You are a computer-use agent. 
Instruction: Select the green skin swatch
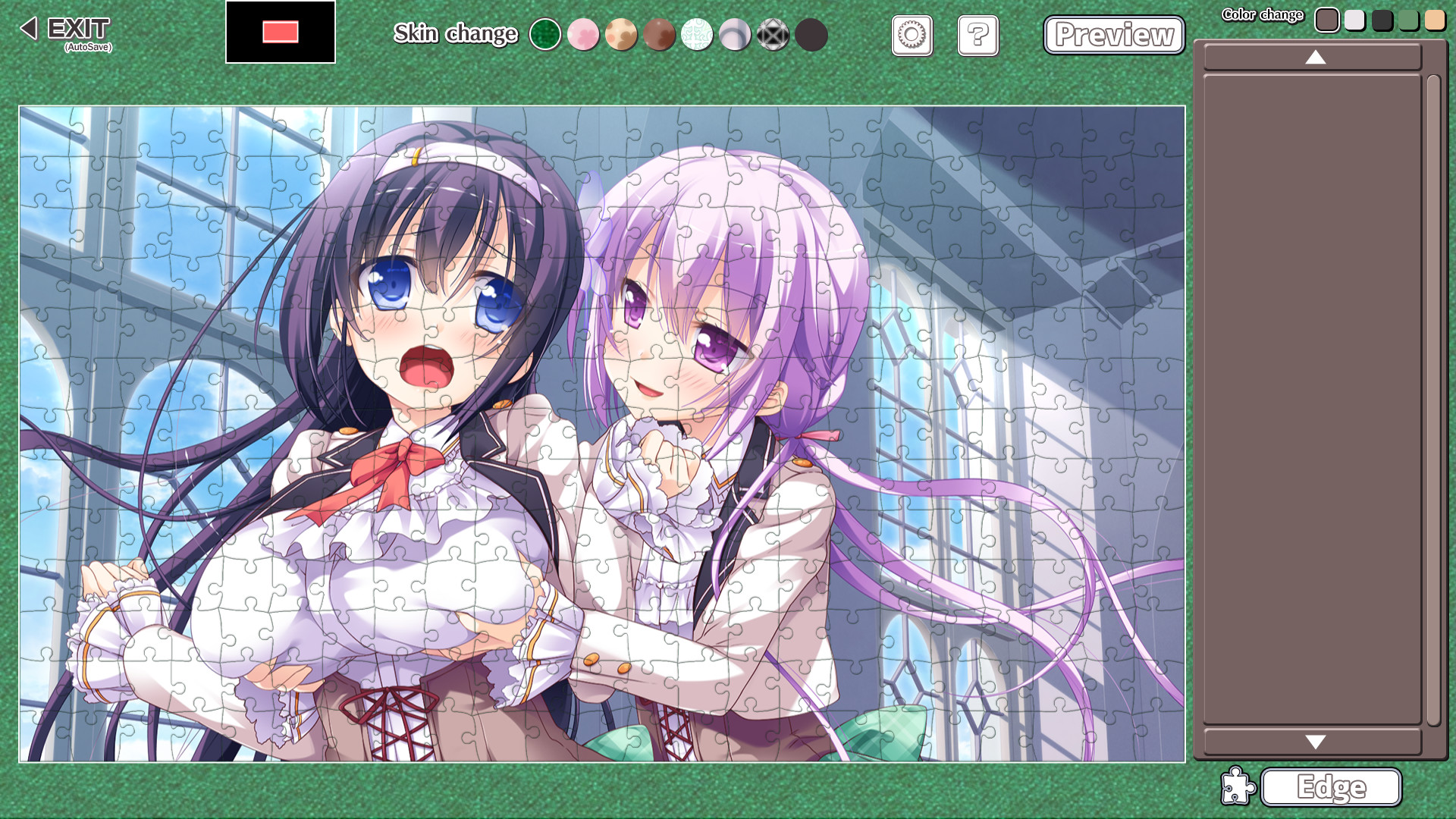pyautogui.click(x=545, y=35)
